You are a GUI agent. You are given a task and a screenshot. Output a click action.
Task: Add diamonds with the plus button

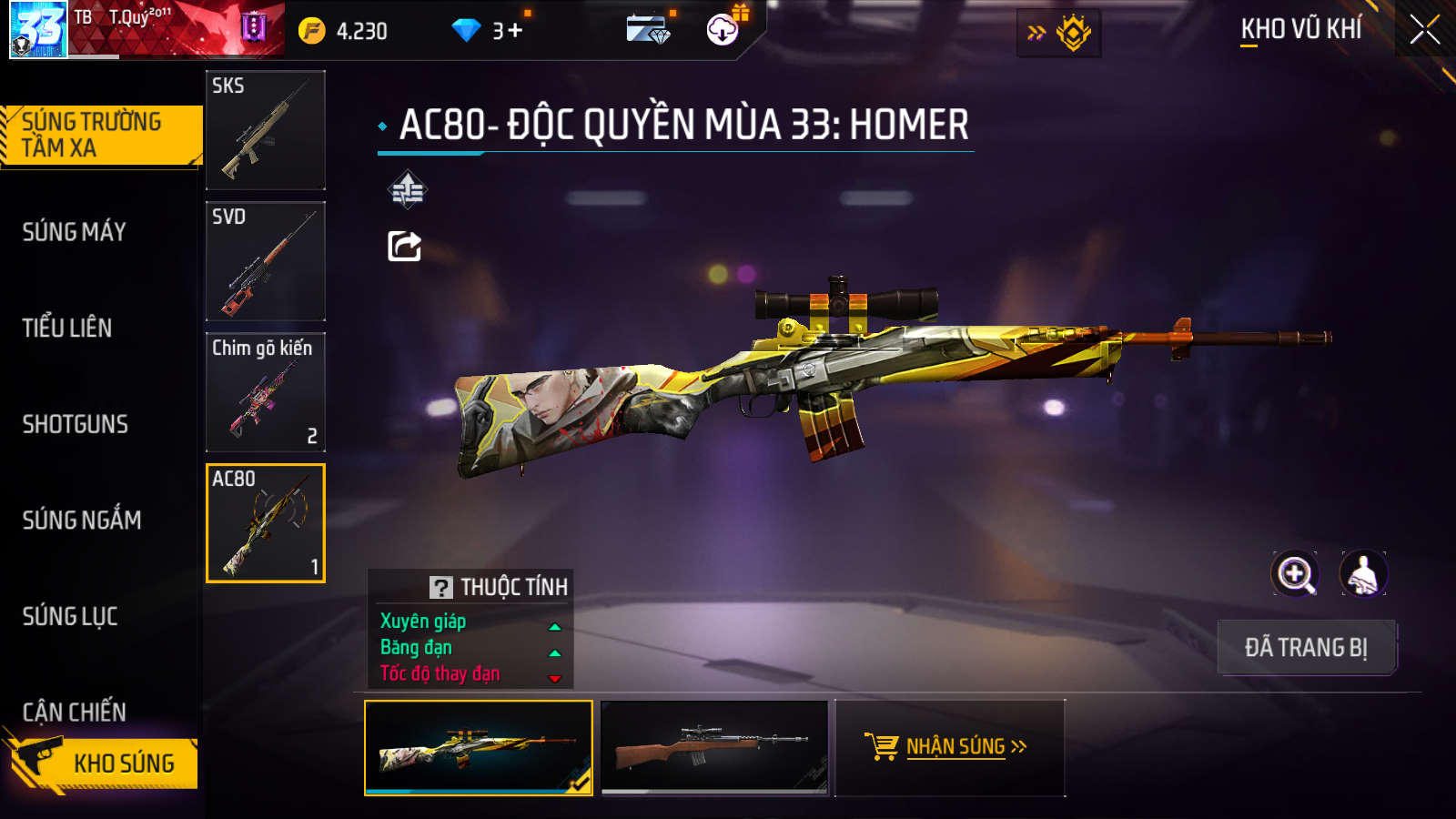click(515, 31)
